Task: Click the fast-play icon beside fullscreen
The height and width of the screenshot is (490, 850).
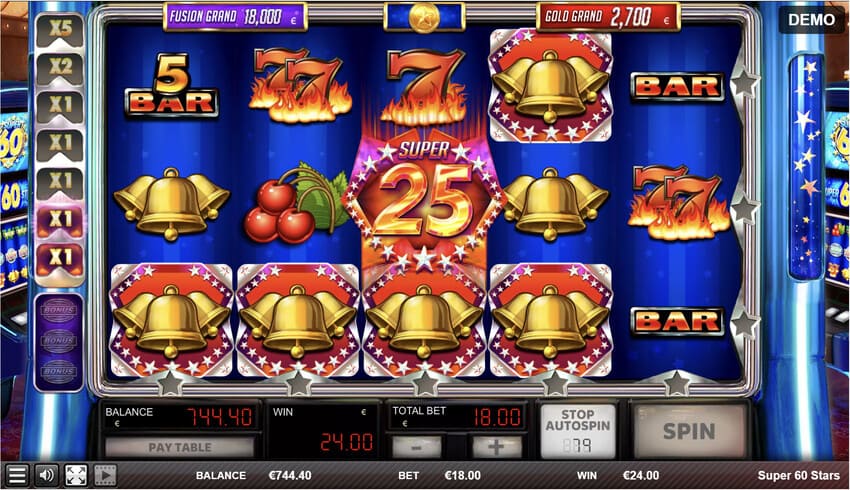Action: (105, 475)
